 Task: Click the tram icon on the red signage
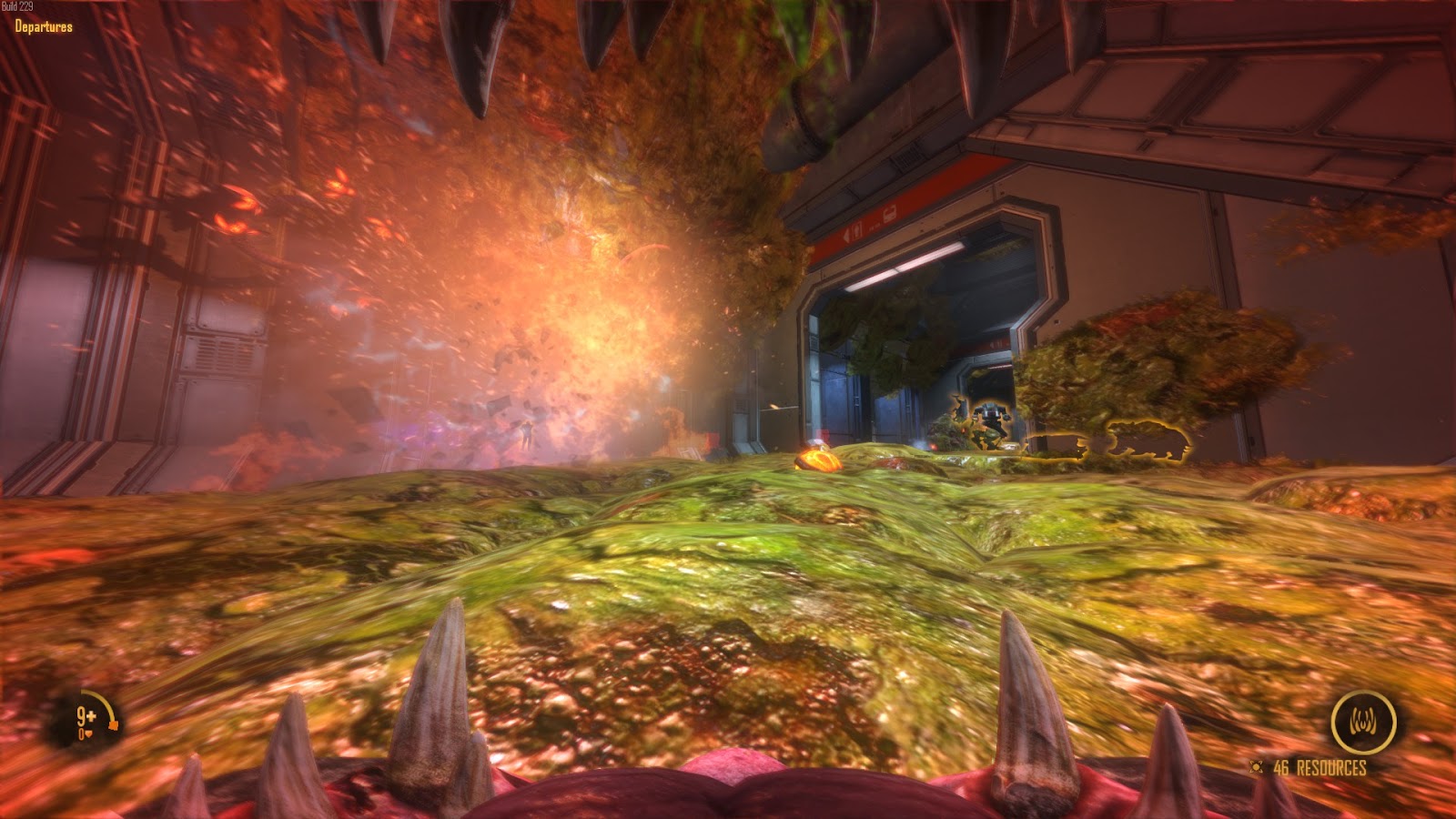click(x=889, y=214)
